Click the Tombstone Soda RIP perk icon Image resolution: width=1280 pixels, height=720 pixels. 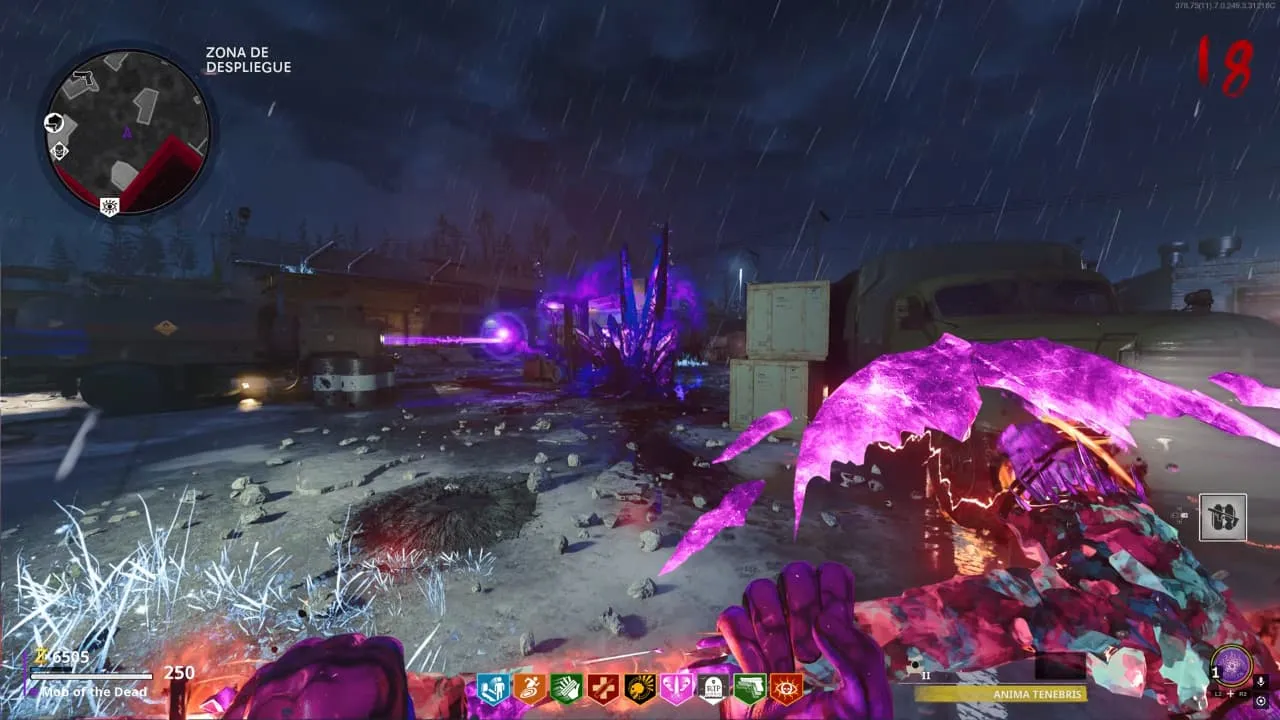pos(713,688)
